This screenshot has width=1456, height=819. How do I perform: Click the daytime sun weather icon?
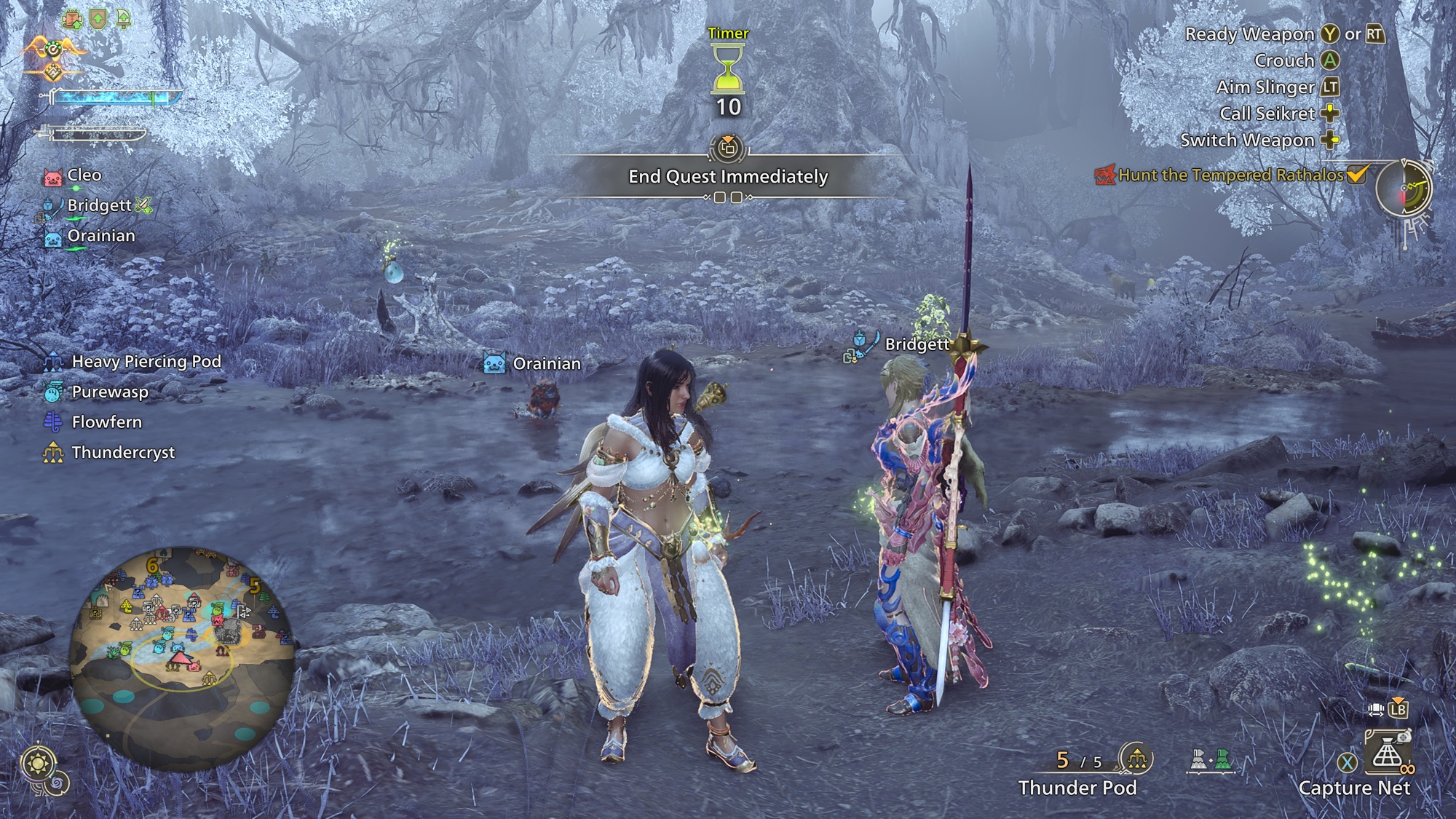[x=38, y=764]
